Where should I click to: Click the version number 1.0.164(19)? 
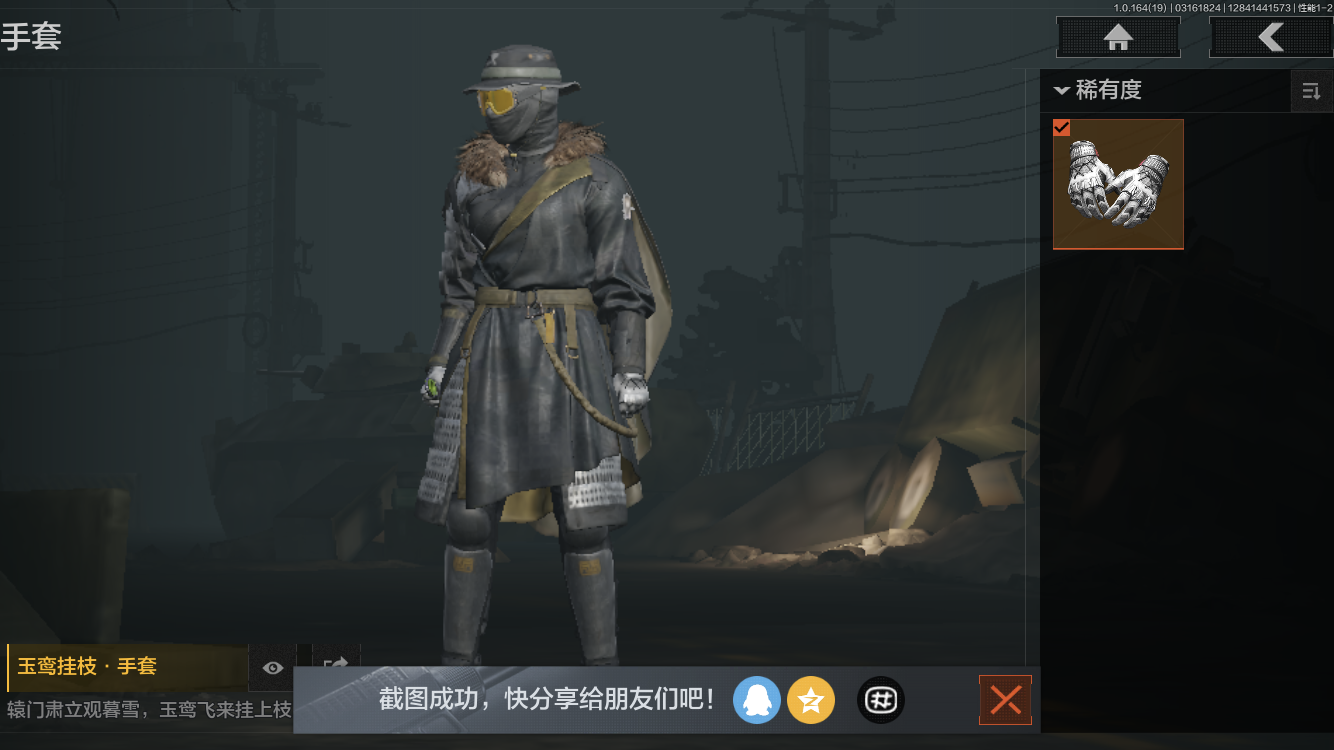[1140, 8]
